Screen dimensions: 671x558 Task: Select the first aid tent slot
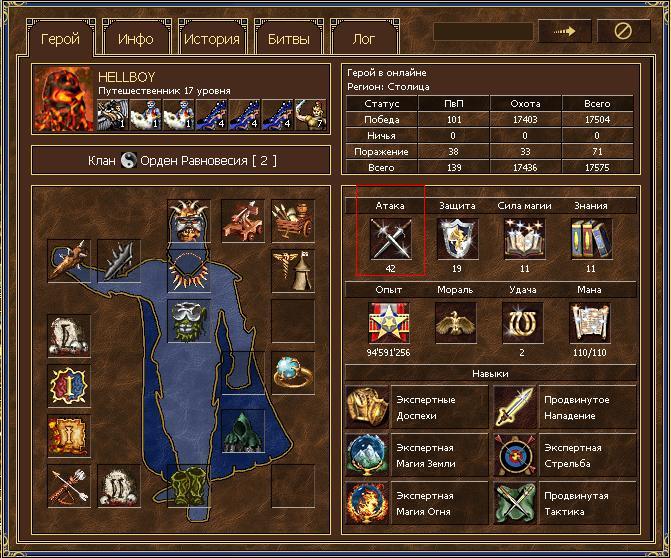tap(293, 270)
